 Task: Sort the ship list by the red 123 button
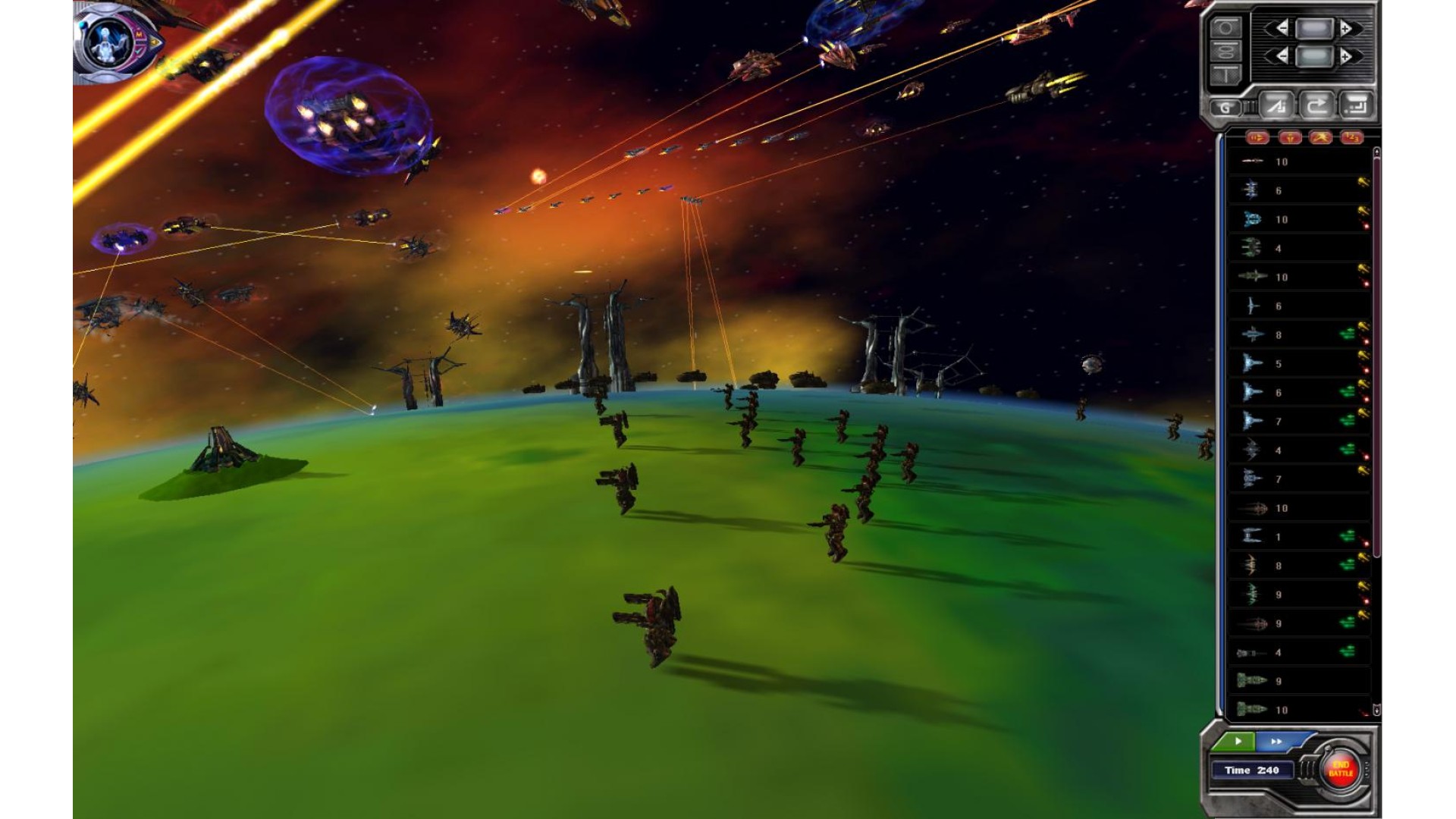click(1351, 137)
